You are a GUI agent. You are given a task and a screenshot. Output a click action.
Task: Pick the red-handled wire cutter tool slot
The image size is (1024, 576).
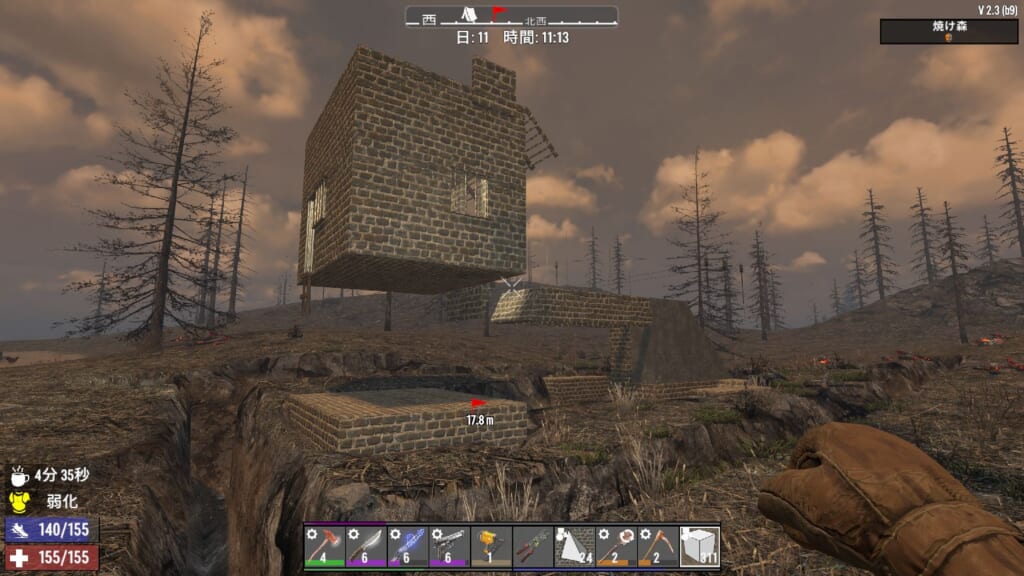[x=532, y=546]
